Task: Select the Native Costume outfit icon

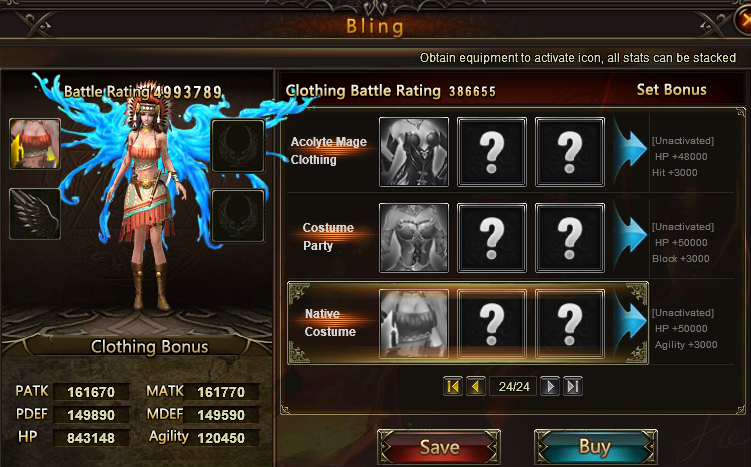Action: [414, 323]
